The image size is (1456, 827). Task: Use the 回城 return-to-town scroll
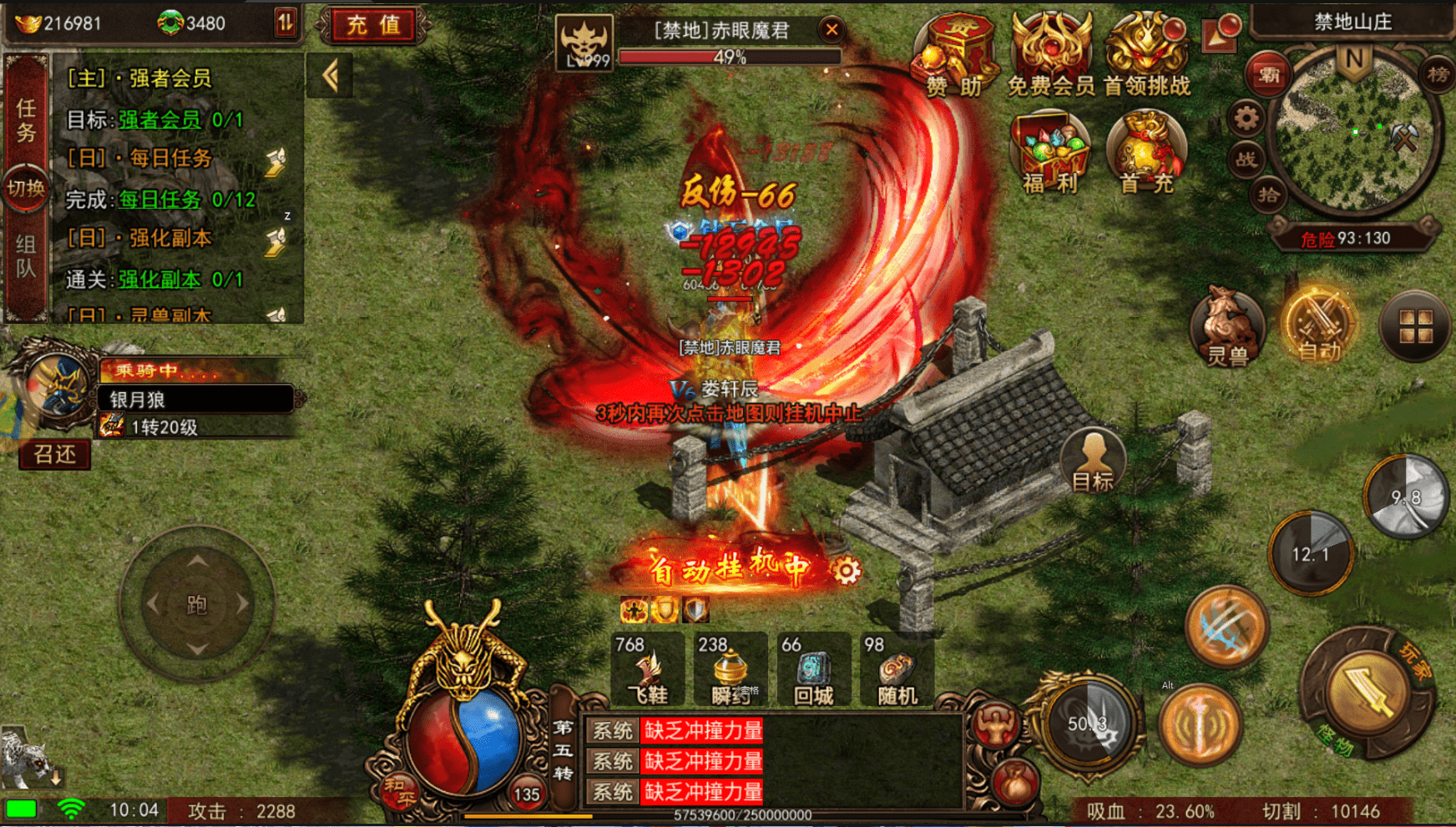(x=814, y=670)
